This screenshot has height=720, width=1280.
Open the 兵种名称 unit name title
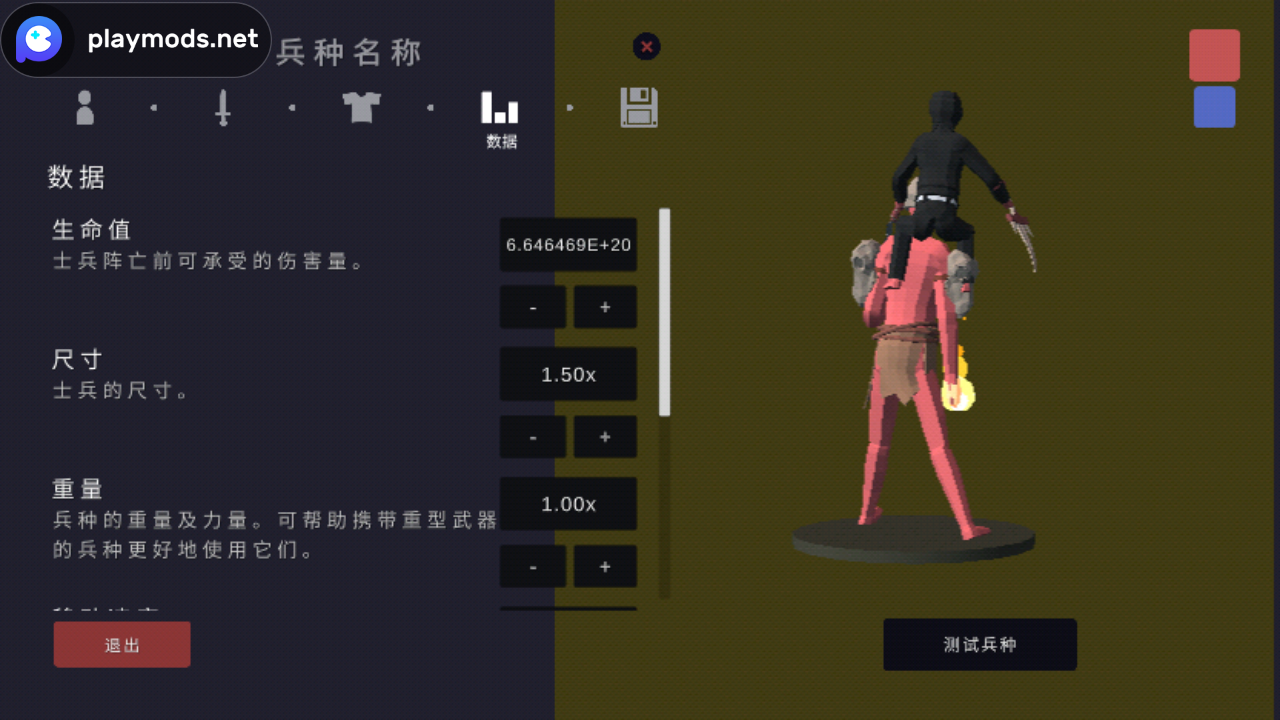tap(346, 52)
